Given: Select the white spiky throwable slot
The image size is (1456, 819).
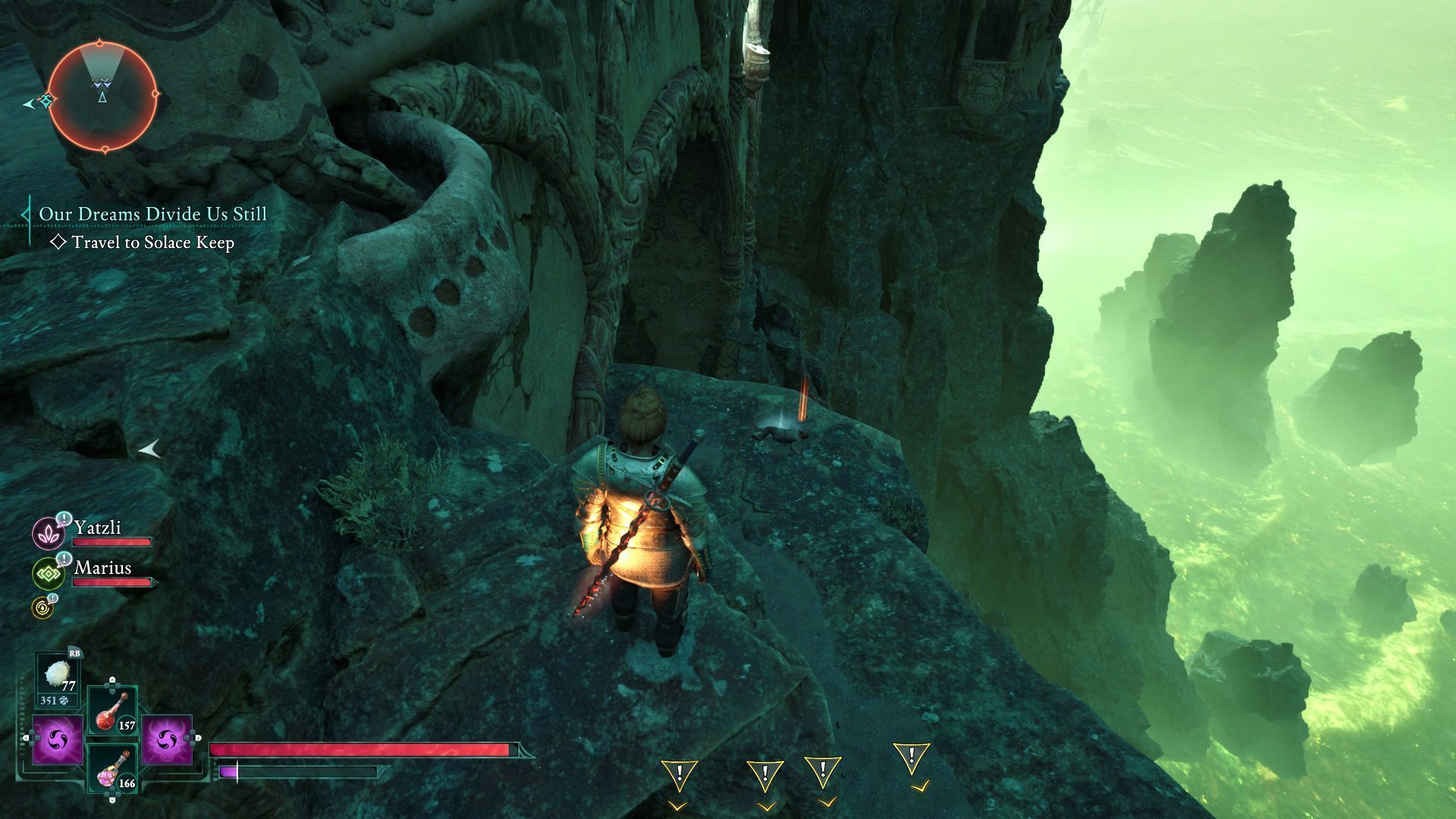Looking at the screenshot, I should tap(58, 679).
